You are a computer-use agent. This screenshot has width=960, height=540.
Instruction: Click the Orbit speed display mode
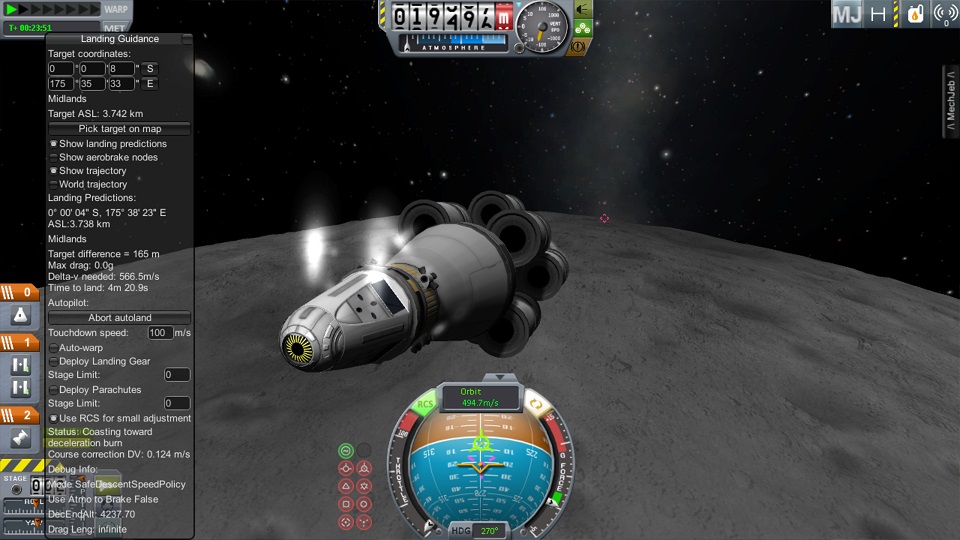pos(481,397)
